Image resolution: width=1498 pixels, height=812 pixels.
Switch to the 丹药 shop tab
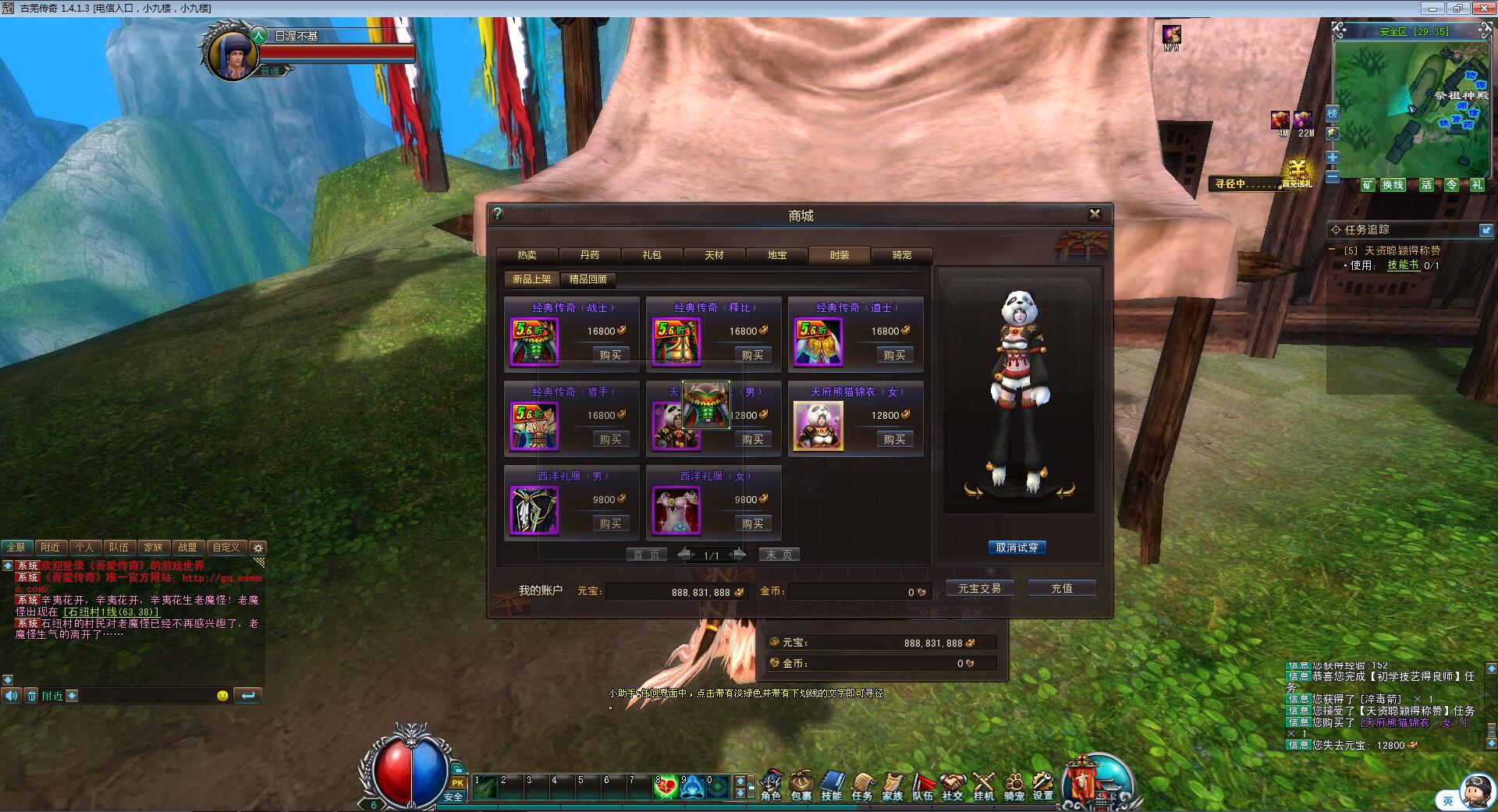tap(590, 255)
